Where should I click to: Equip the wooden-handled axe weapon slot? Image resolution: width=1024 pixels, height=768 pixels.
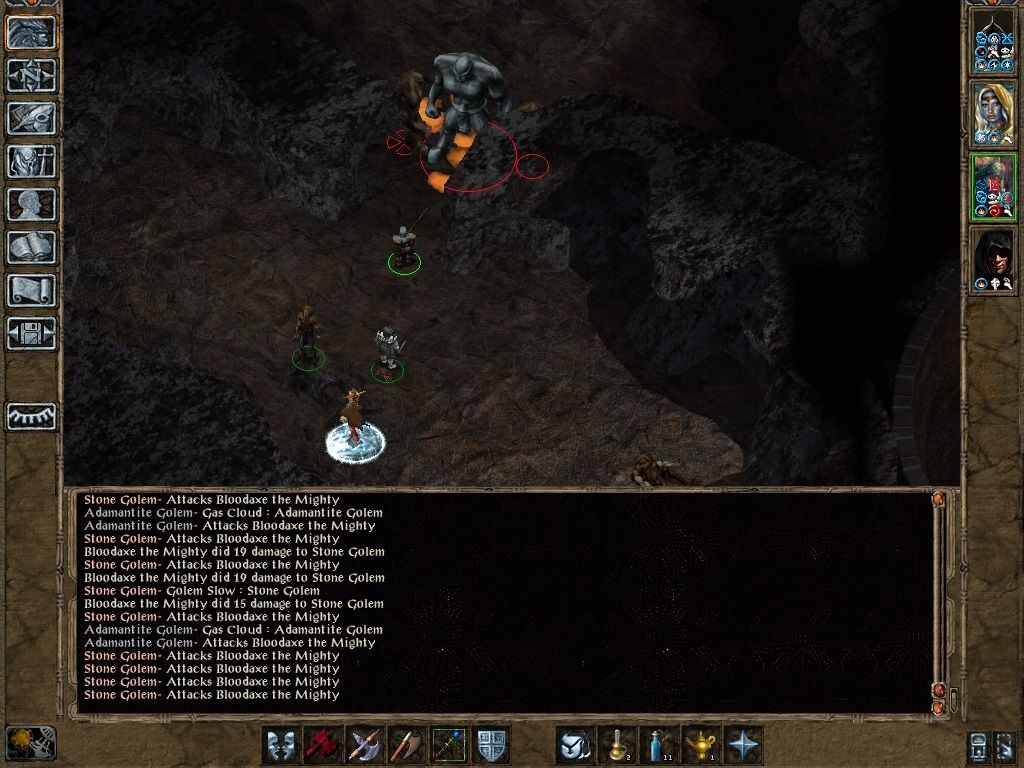tap(407, 746)
